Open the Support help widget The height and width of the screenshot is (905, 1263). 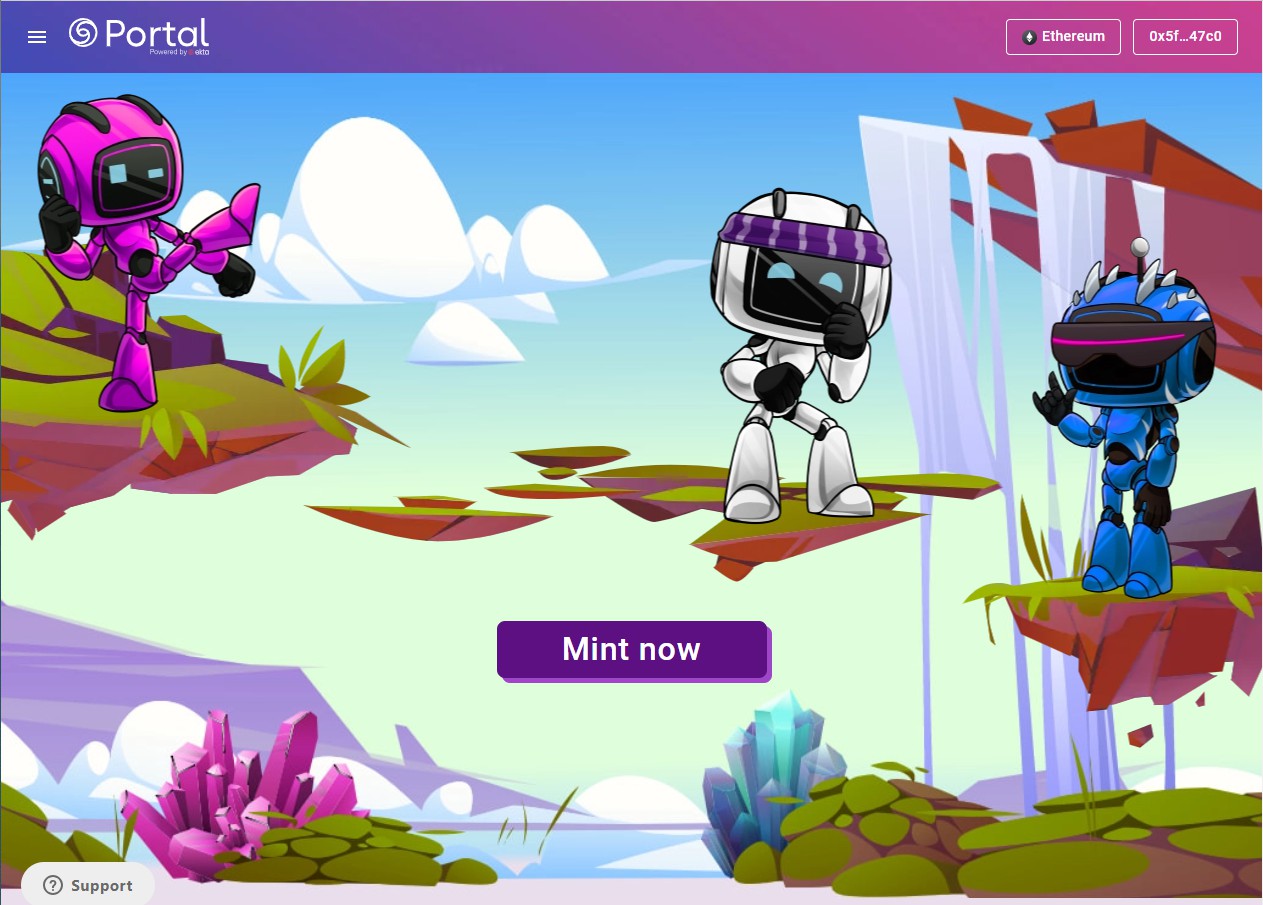click(88, 885)
